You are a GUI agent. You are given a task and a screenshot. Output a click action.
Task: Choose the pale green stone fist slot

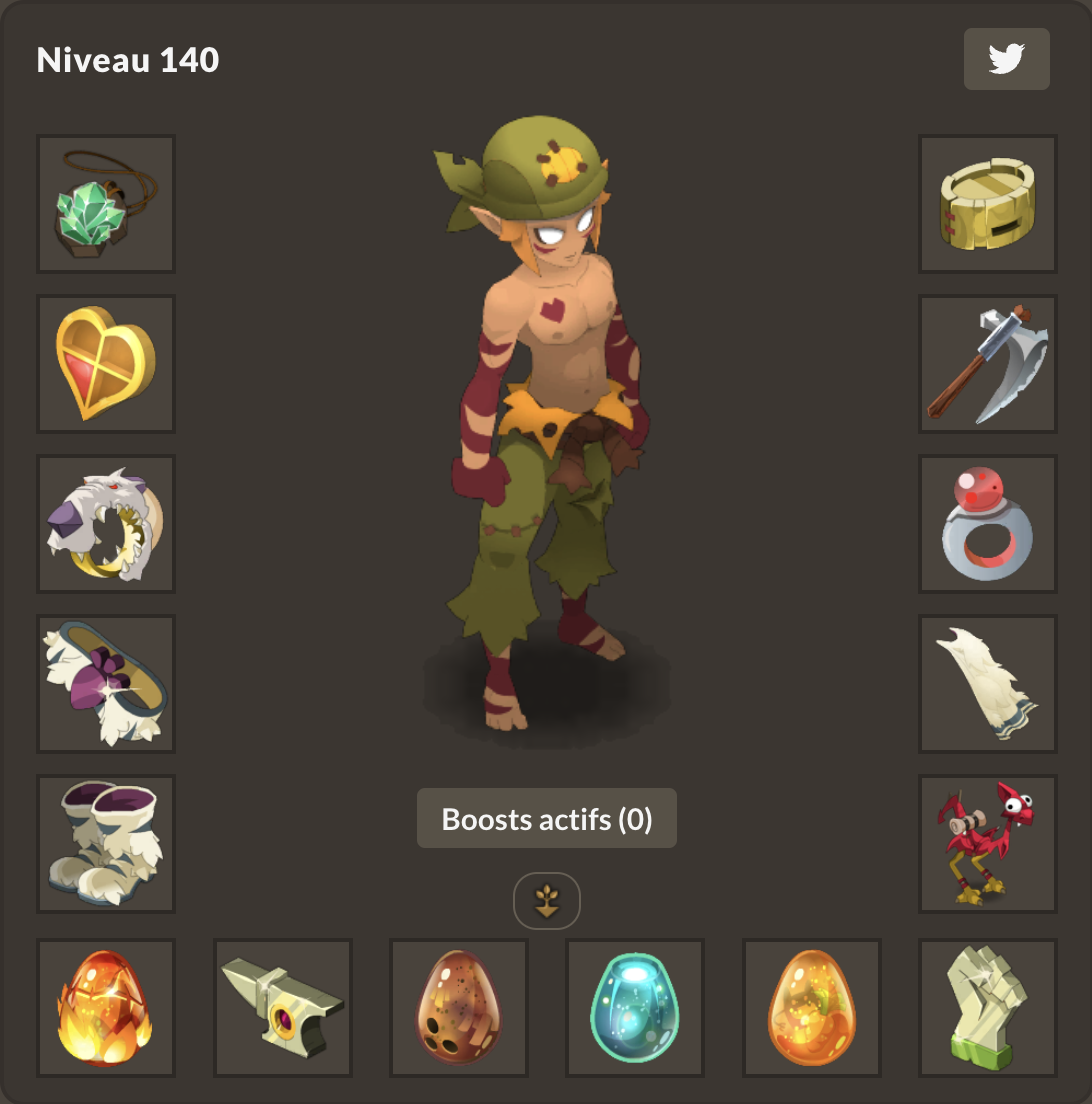(x=987, y=1008)
